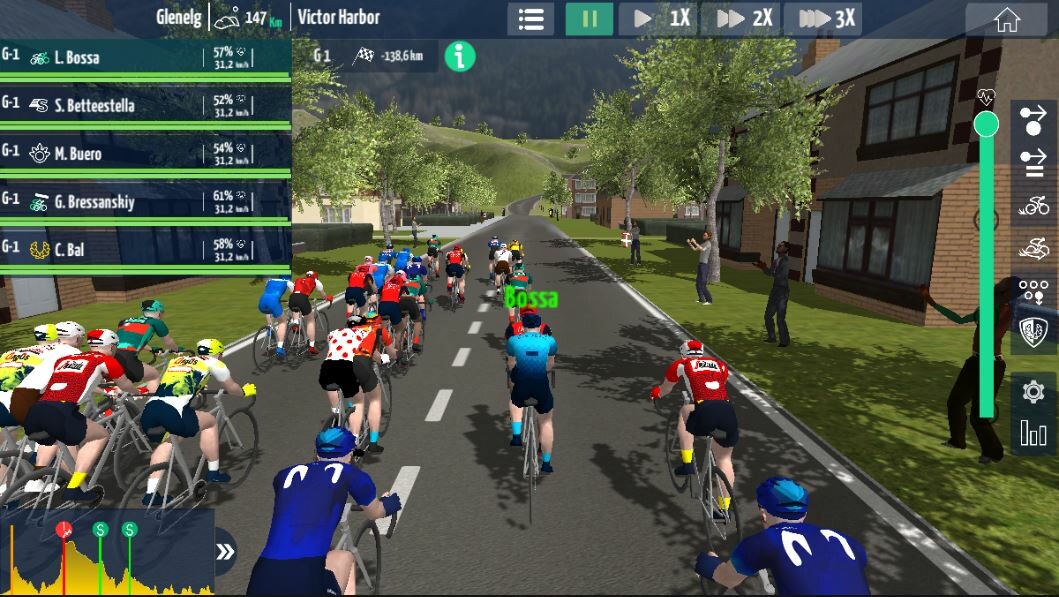1059x597 pixels.
Task: Open settings with the gear icon
Action: point(1033,391)
